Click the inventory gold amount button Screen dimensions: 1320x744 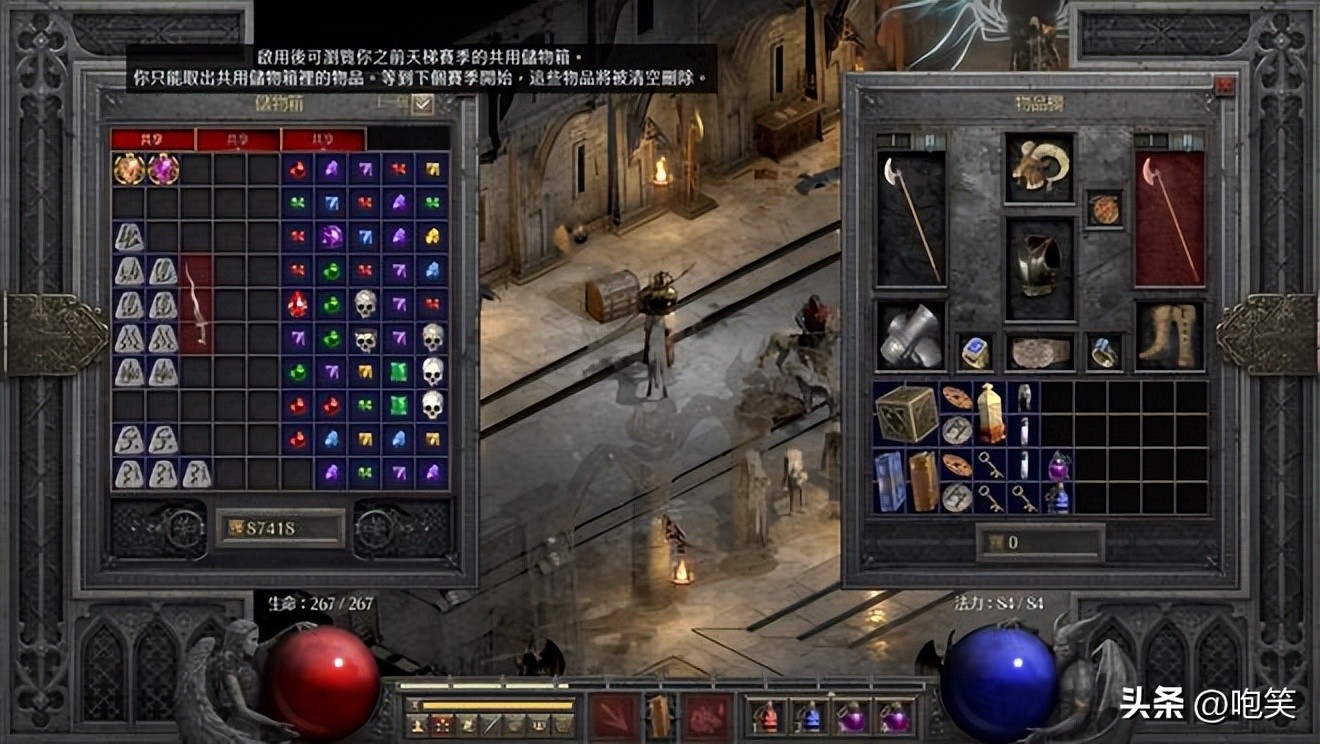[x=1040, y=542]
